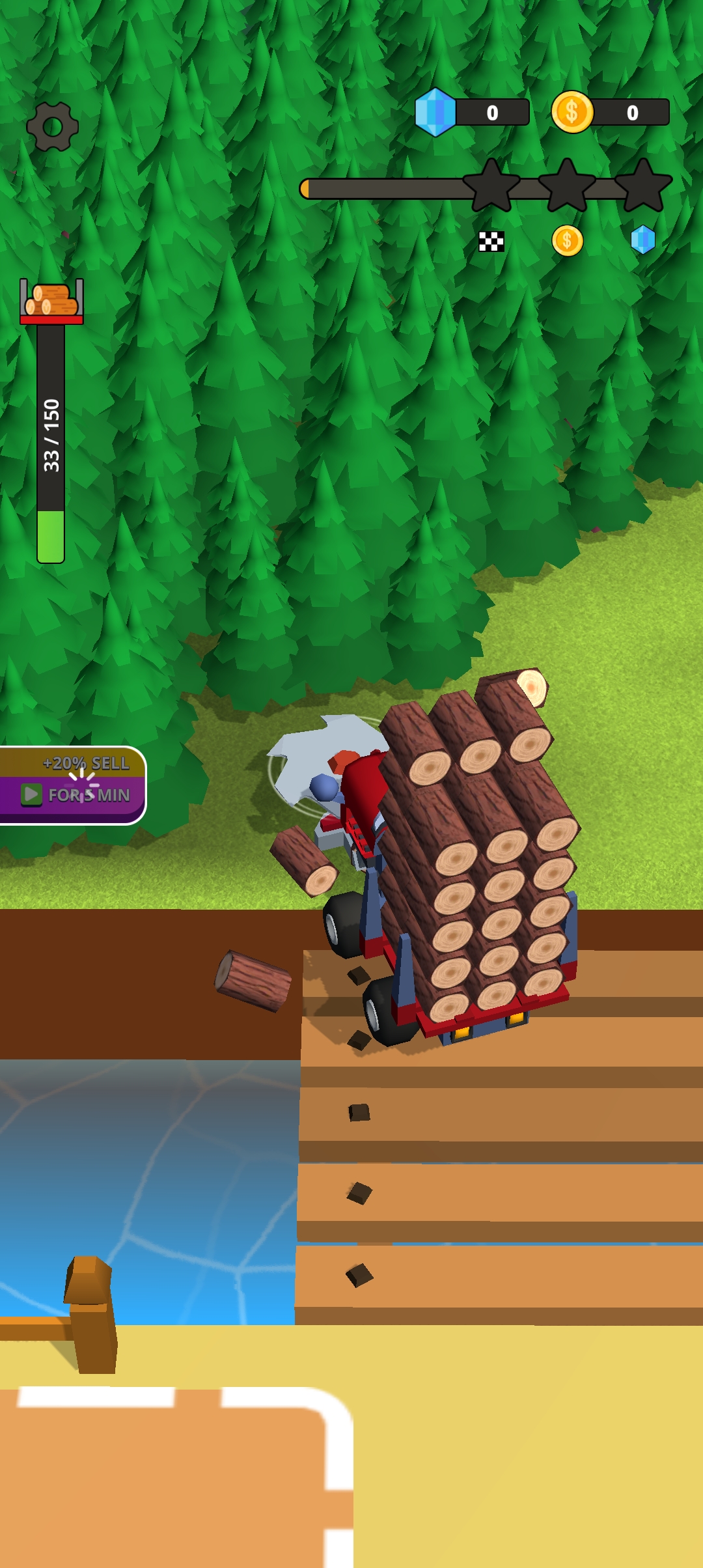Tap the blue gem currency icon
Viewport: 703px width, 1568px height.
tap(435, 112)
